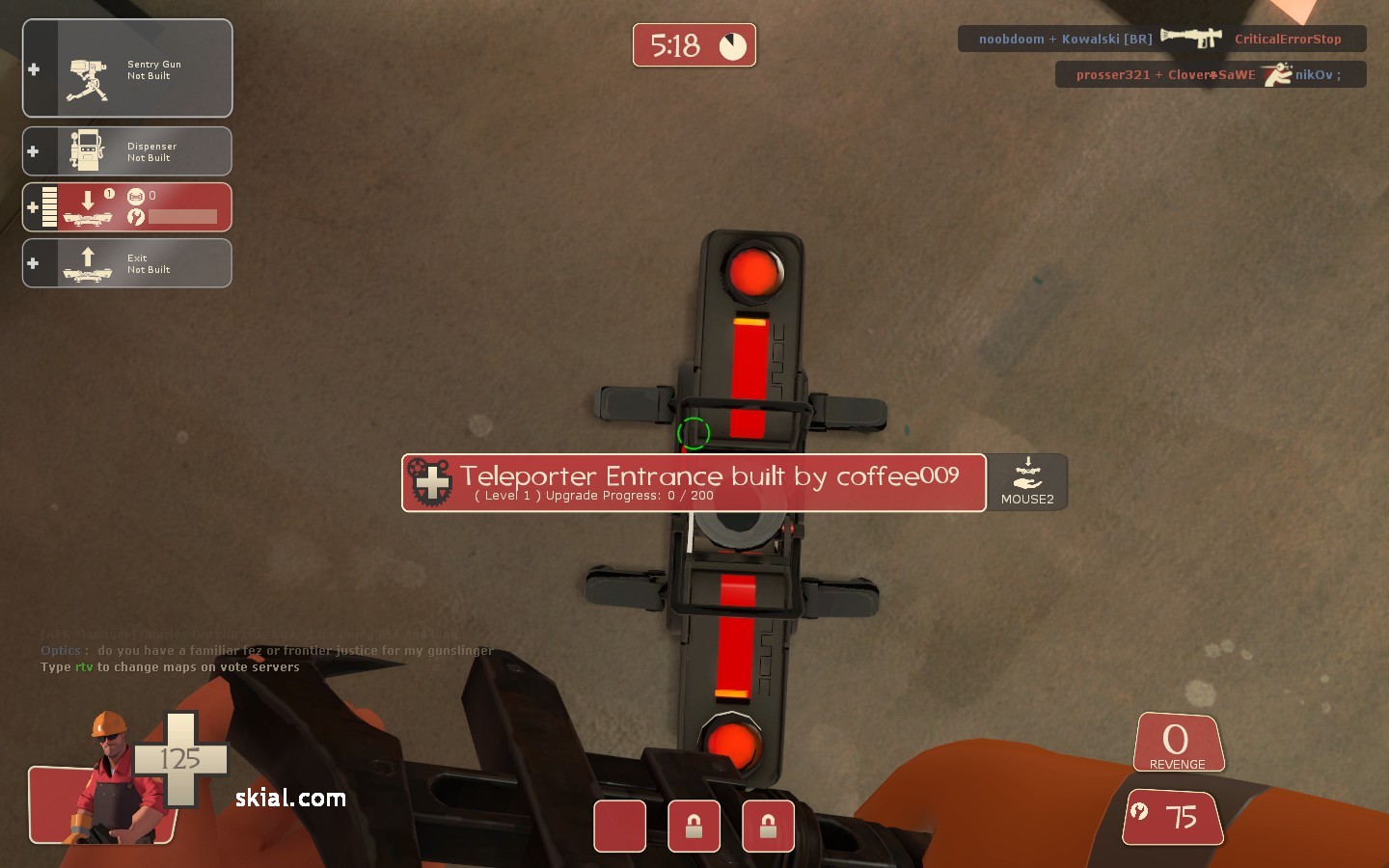
Task: Click the sapper icon on the entrance panel
Action: tap(135, 196)
